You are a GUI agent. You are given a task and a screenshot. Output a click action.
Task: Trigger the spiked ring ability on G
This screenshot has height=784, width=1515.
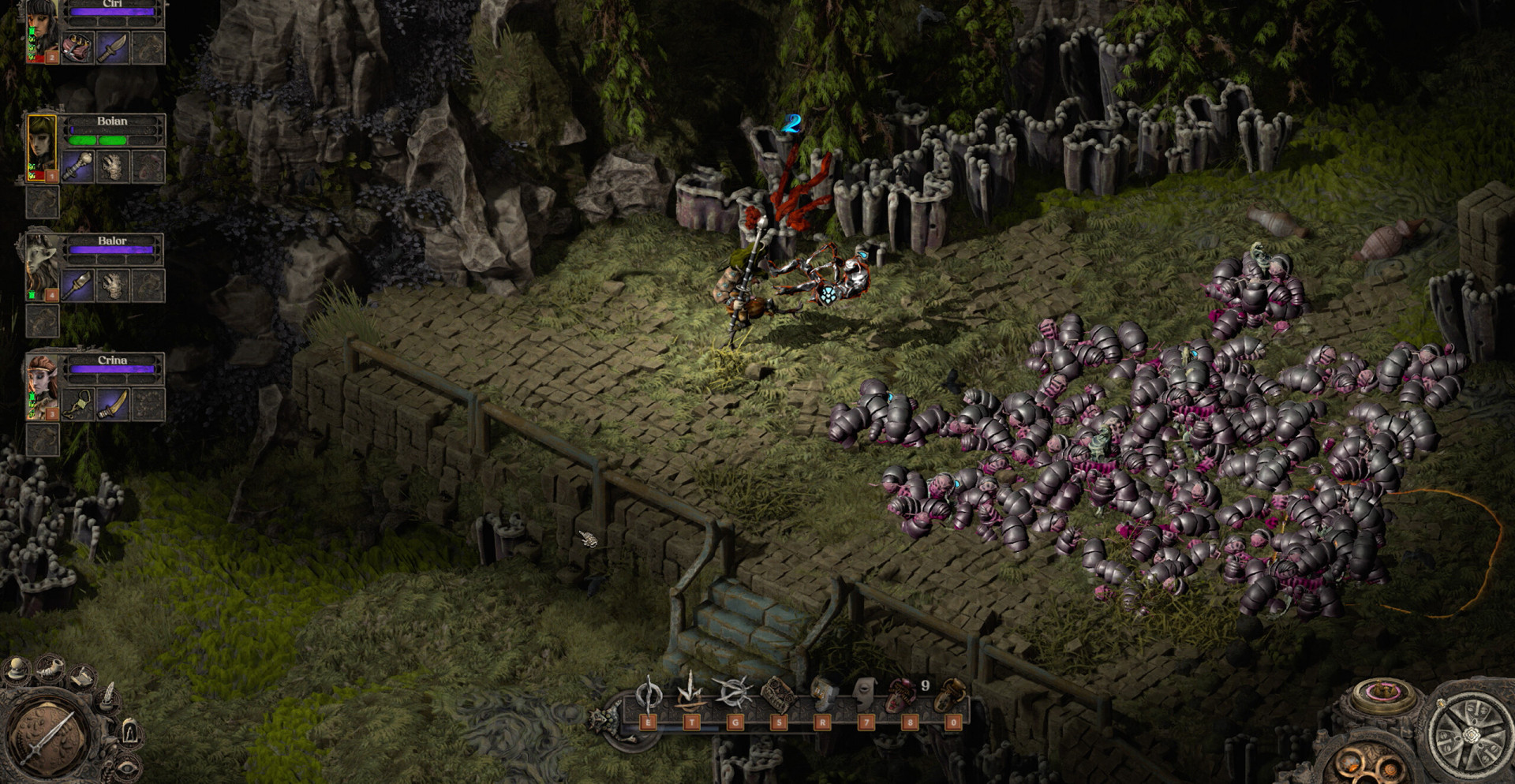click(x=734, y=694)
